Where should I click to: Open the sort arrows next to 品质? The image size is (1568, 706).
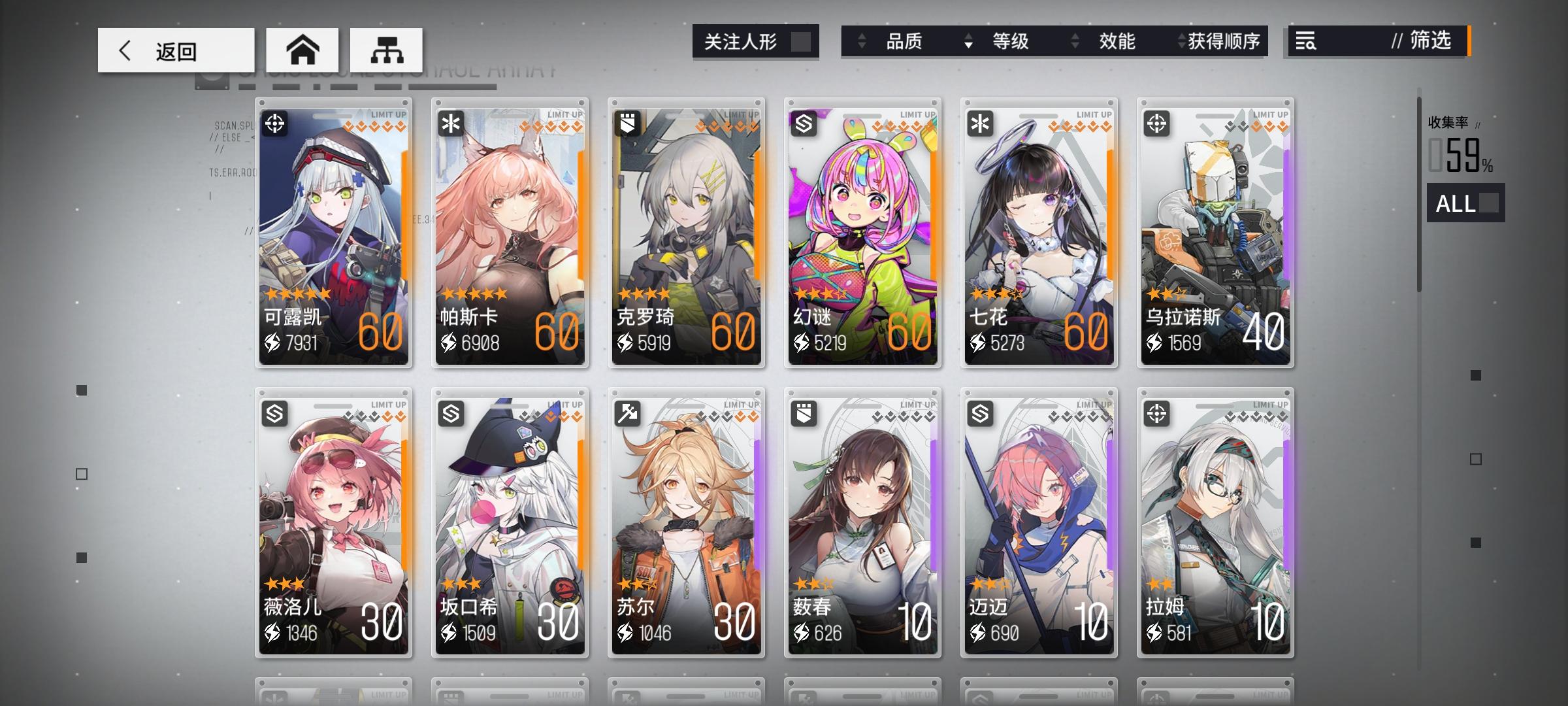click(862, 42)
